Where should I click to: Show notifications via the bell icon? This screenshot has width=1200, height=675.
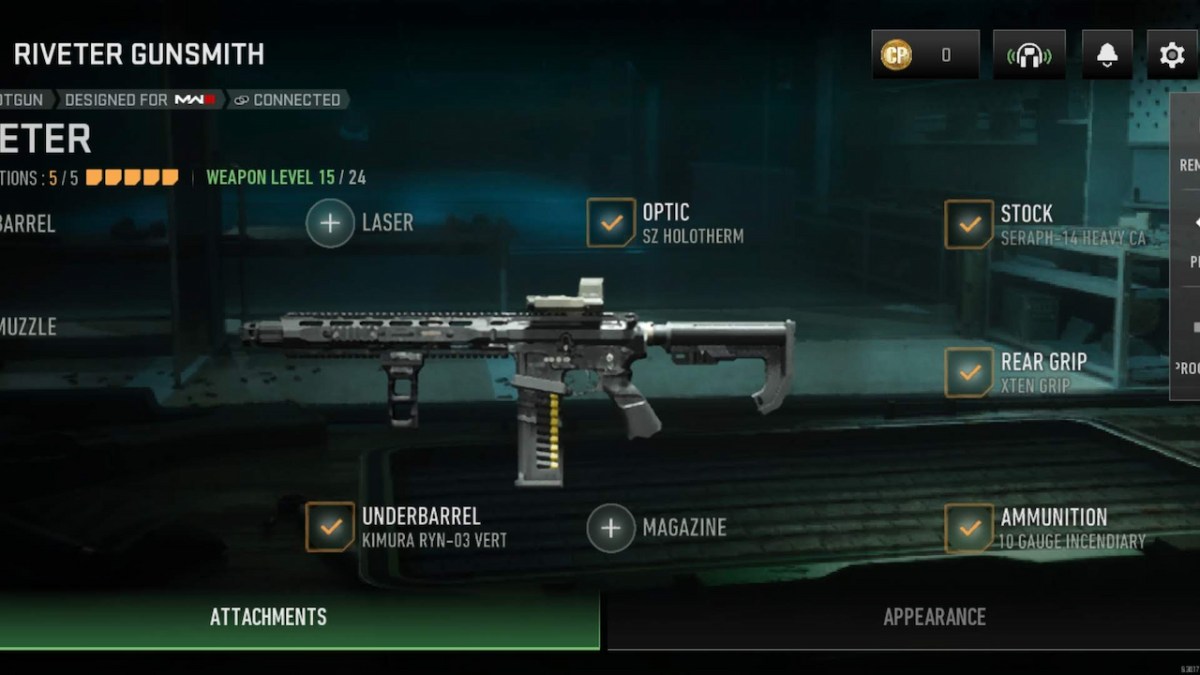coord(1107,55)
